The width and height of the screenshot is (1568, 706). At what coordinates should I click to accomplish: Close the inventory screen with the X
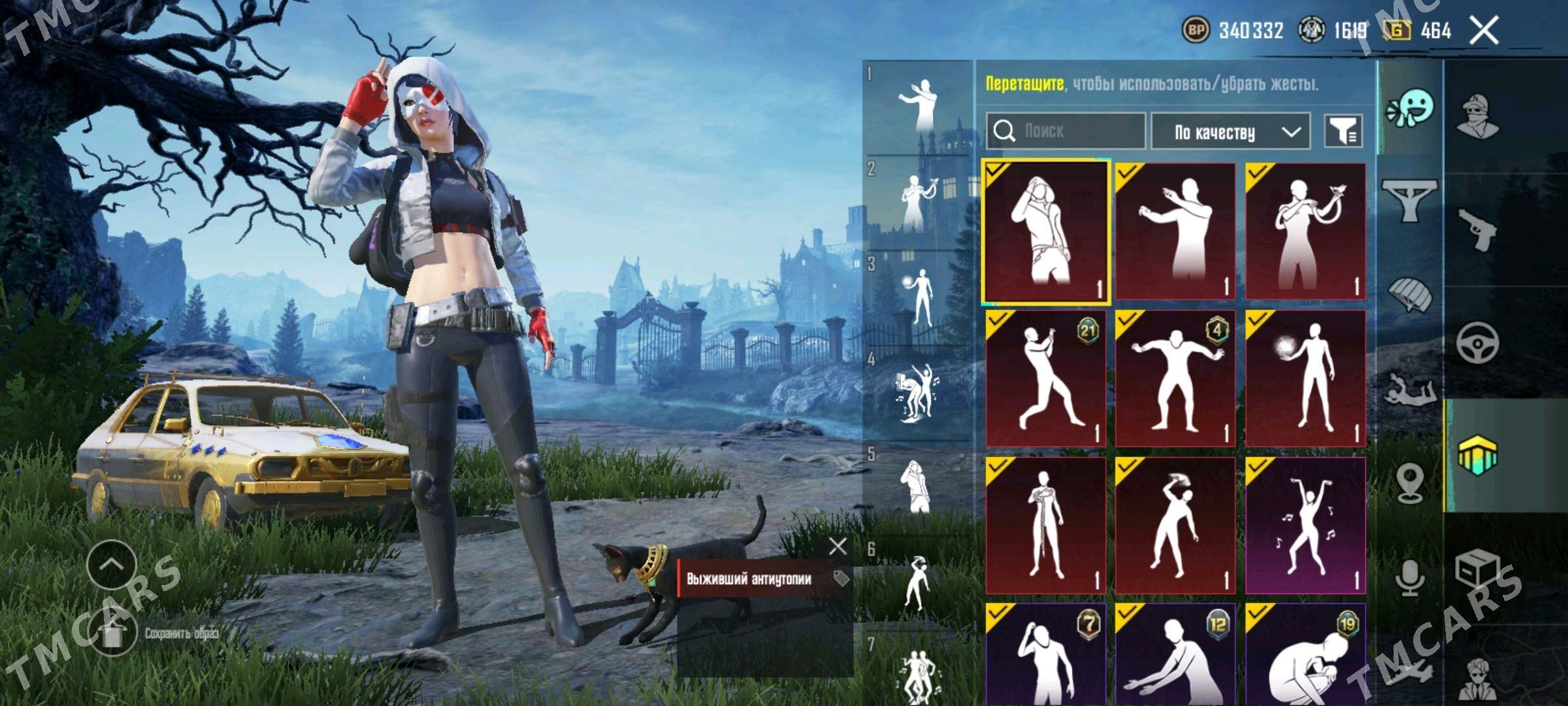pyautogui.click(x=1484, y=31)
